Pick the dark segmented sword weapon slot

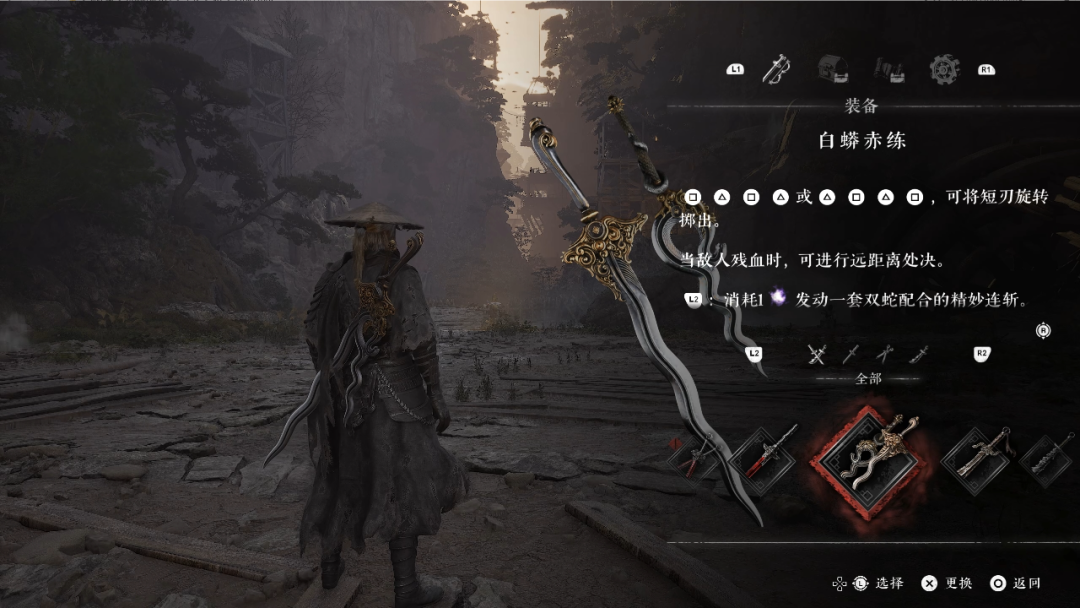tap(1050, 460)
